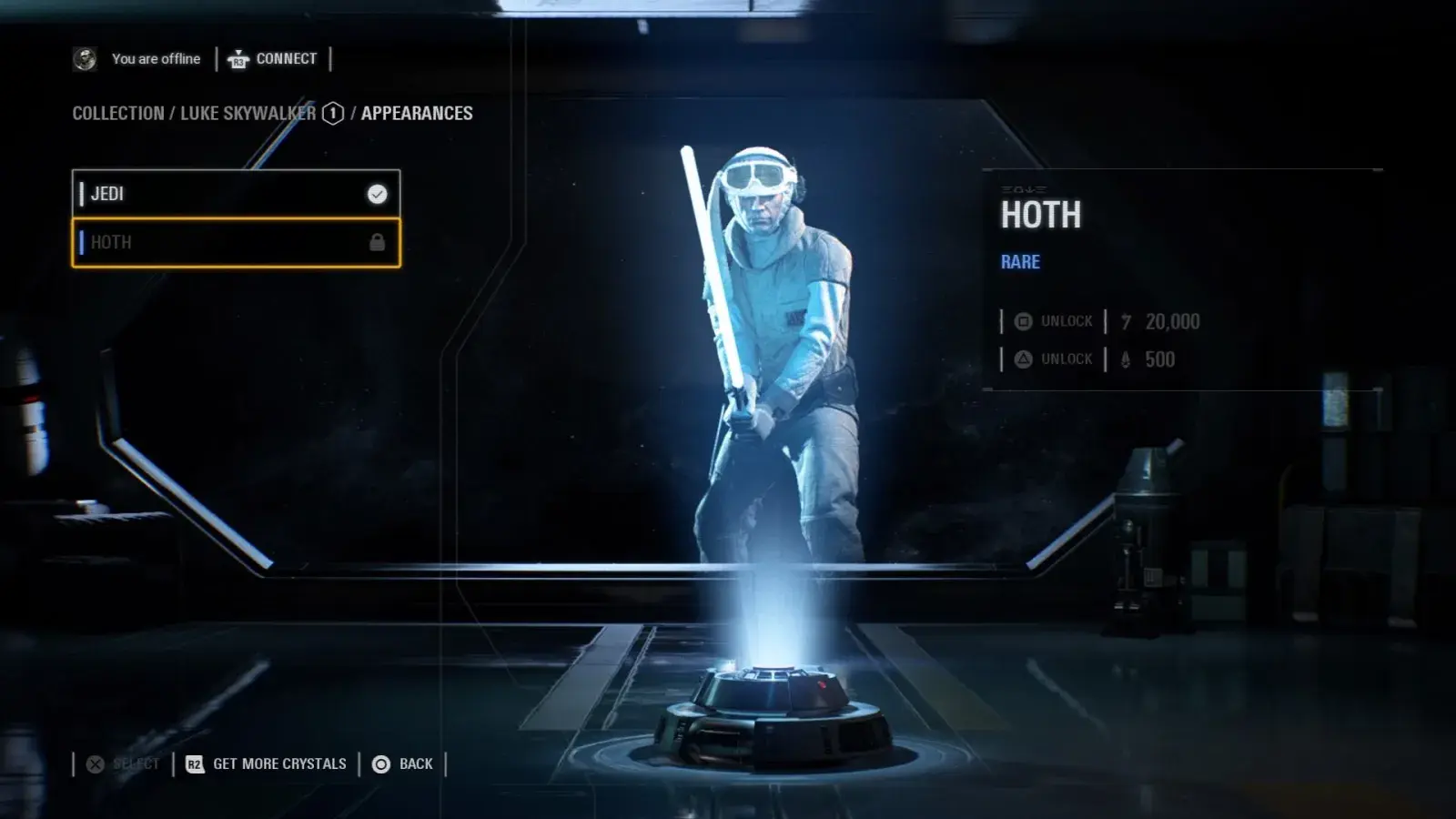The image size is (1456, 819).
Task: Return to Collection via breadcrumb
Action: coord(118,114)
